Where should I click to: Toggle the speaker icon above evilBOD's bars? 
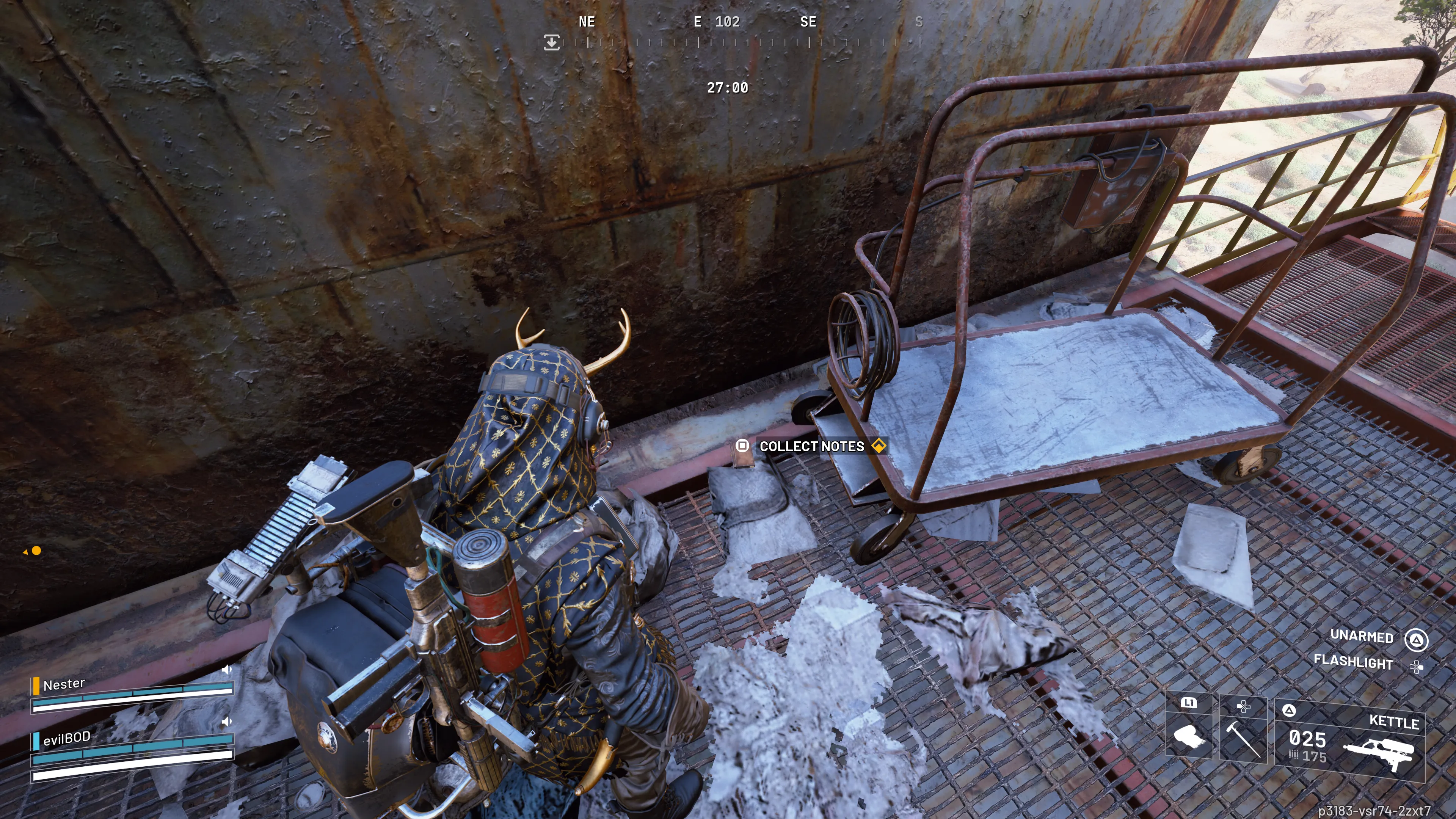tap(227, 721)
